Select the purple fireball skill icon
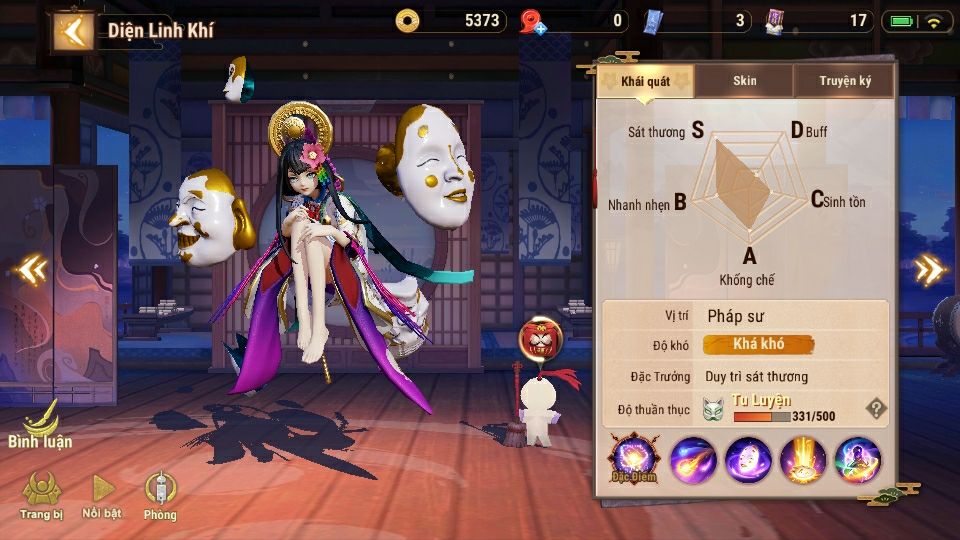The width and height of the screenshot is (960, 540). [693, 460]
